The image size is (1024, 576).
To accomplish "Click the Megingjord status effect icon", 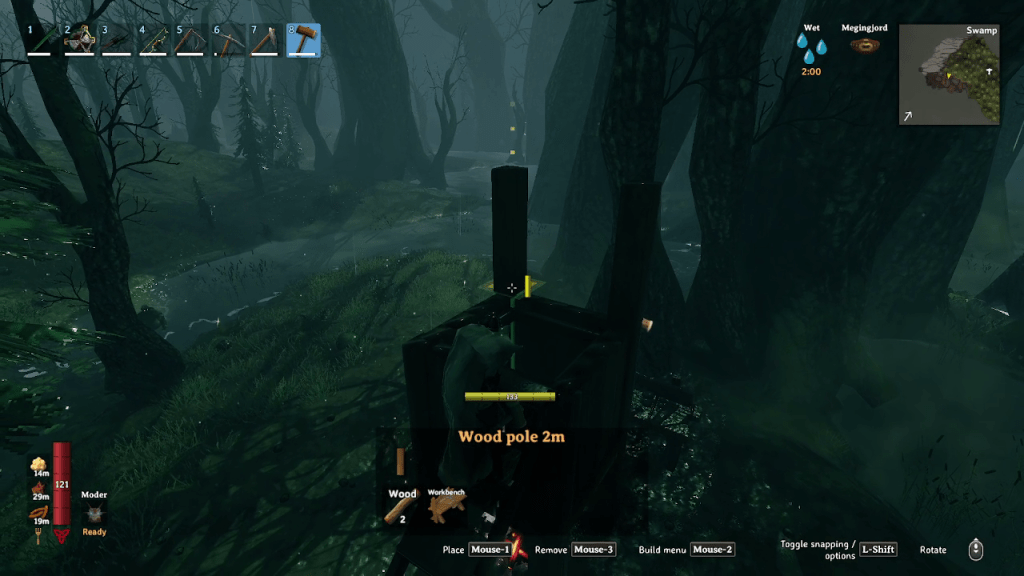I will (x=865, y=46).
